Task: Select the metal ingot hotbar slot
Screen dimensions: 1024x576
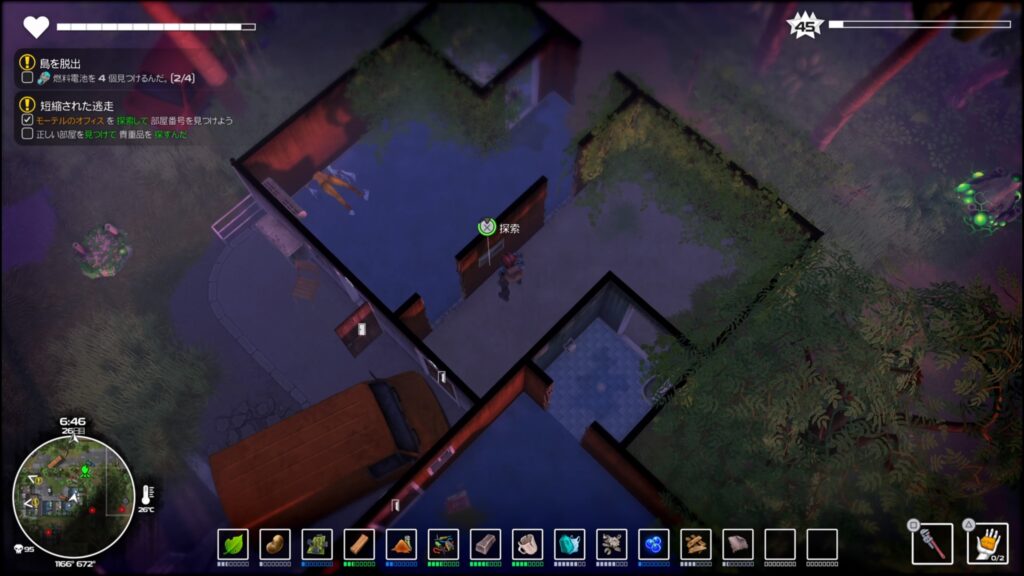Action: [485, 544]
